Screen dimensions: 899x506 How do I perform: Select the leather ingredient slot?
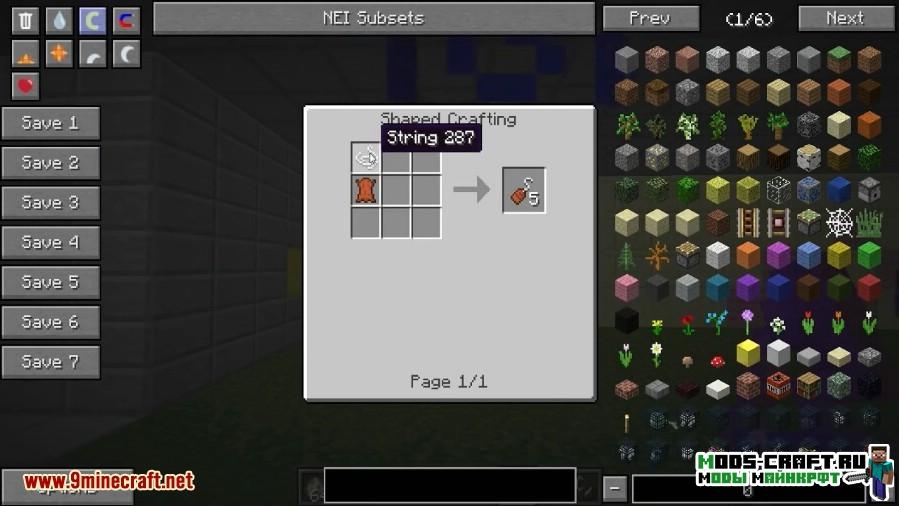(x=366, y=189)
